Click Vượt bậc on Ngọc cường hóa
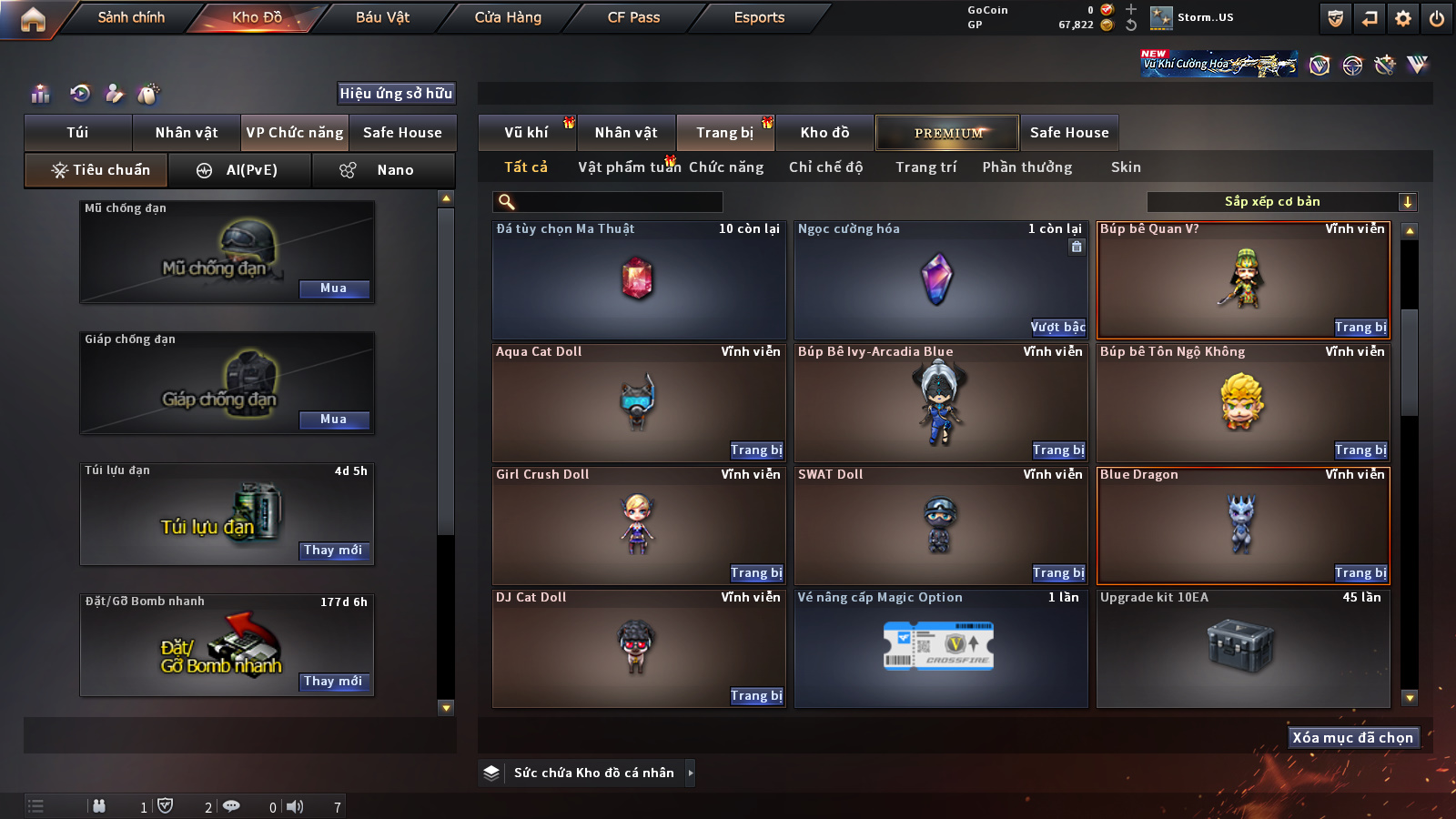This screenshot has width=1456, height=819. coord(1057,328)
